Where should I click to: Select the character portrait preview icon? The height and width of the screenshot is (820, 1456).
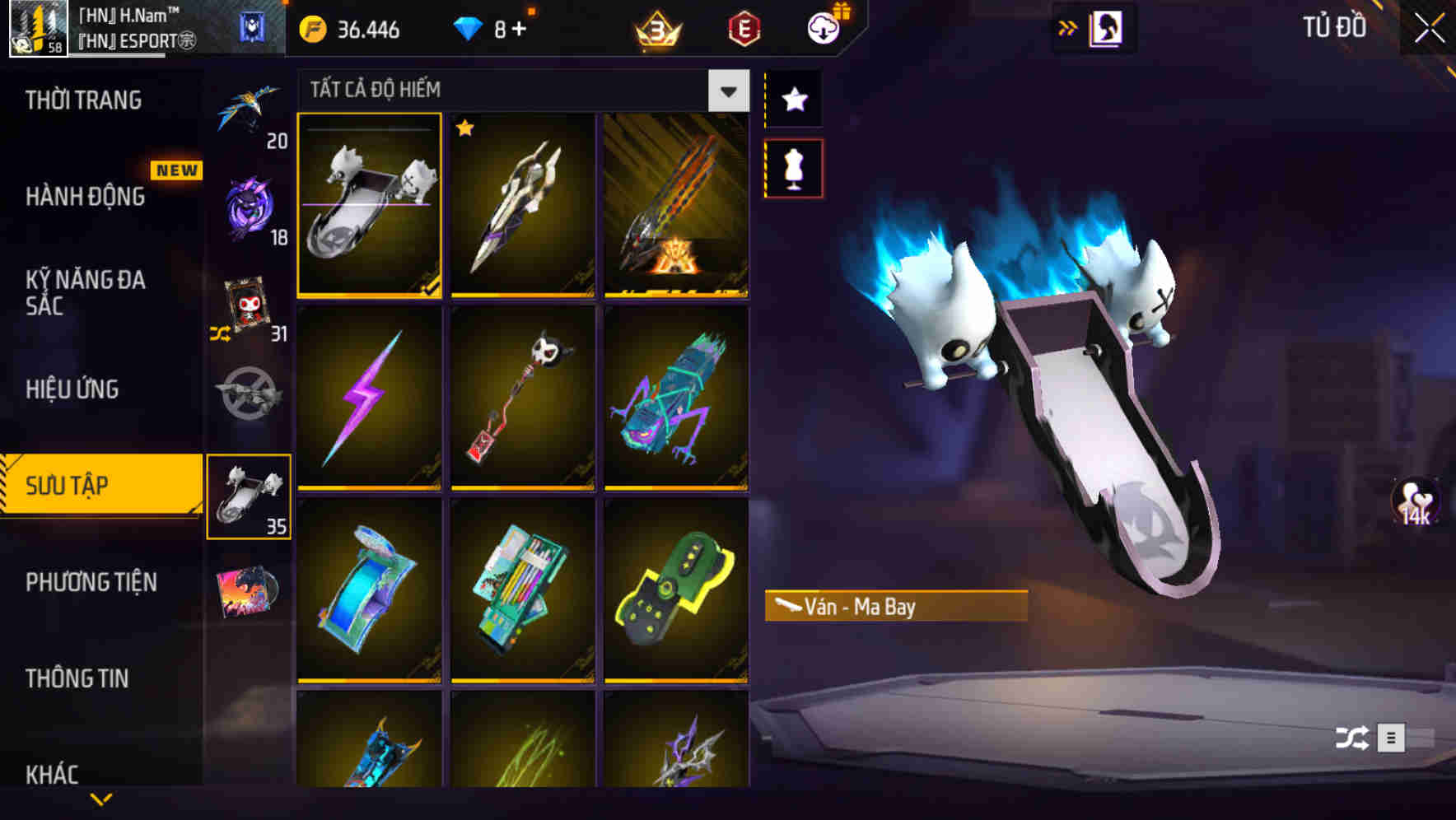pyautogui.click(x=1107, y=27)
